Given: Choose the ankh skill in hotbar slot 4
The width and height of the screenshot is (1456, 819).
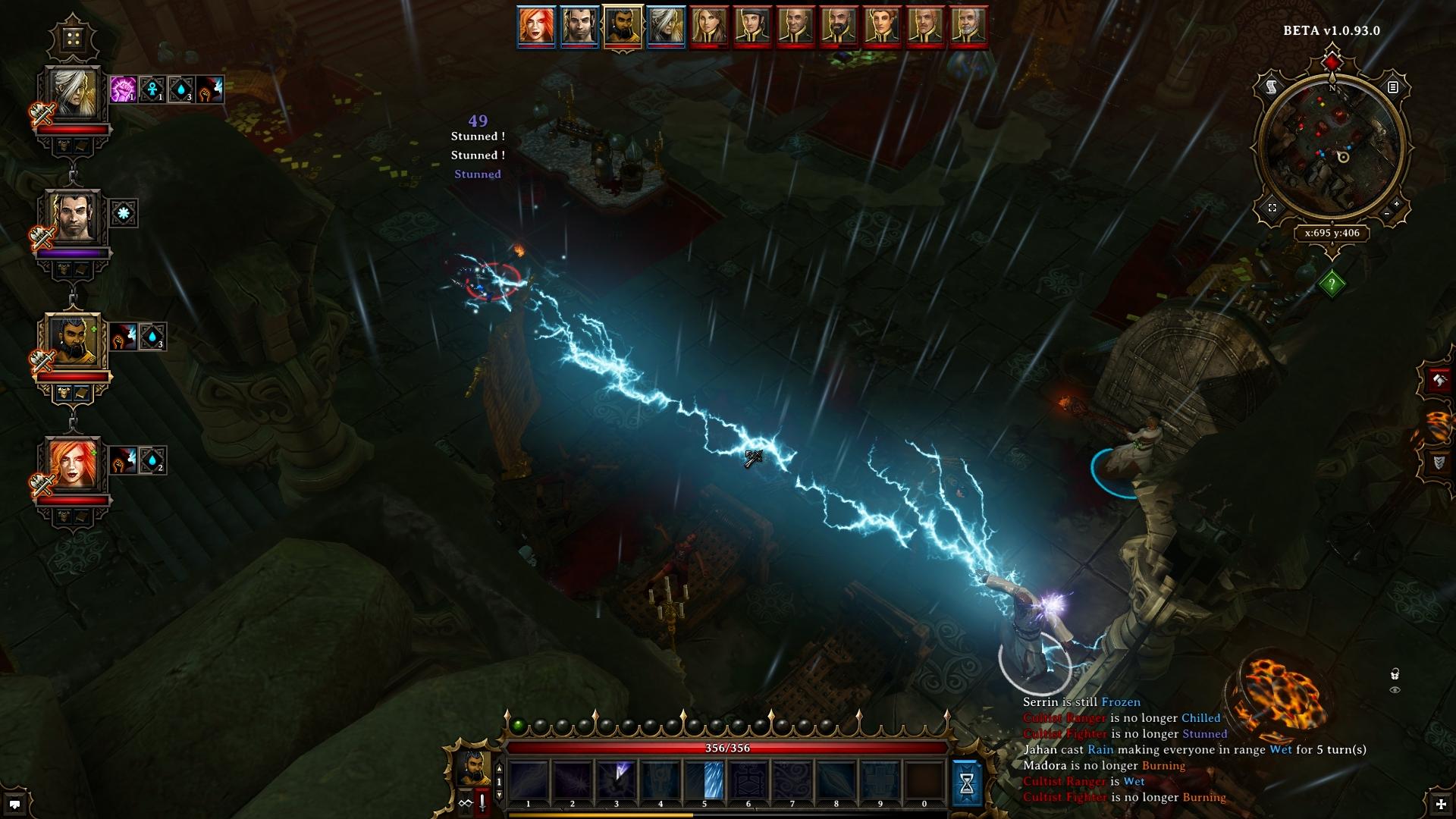Looking at the screenshot, I should [661, 780].
